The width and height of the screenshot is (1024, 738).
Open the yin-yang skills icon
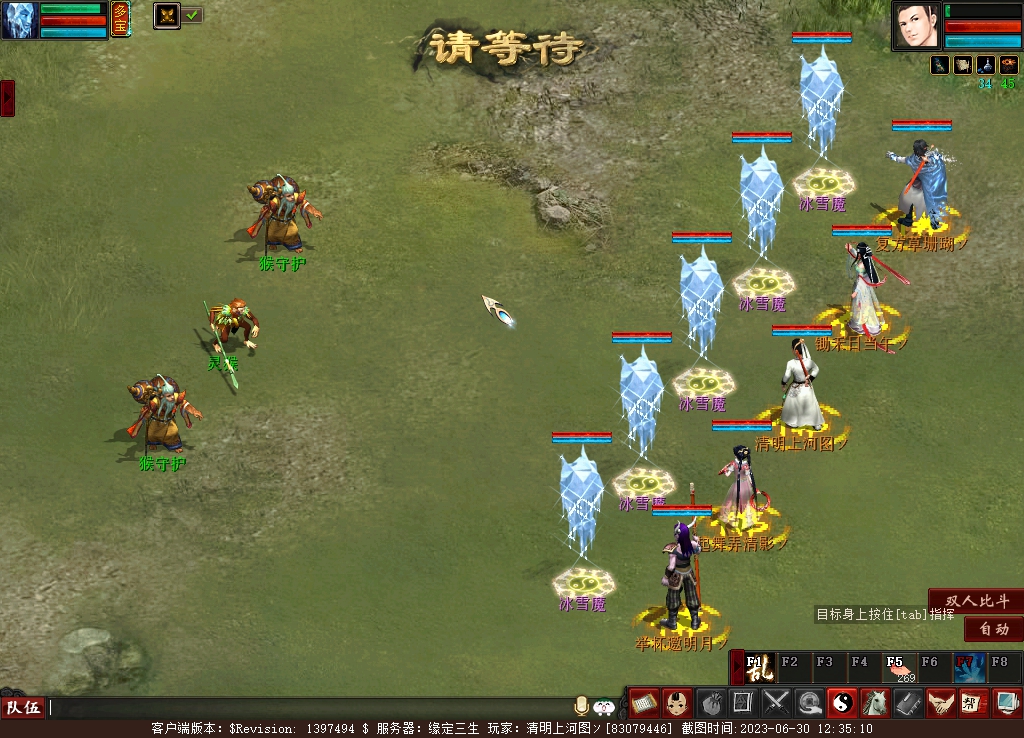(842, 703)
